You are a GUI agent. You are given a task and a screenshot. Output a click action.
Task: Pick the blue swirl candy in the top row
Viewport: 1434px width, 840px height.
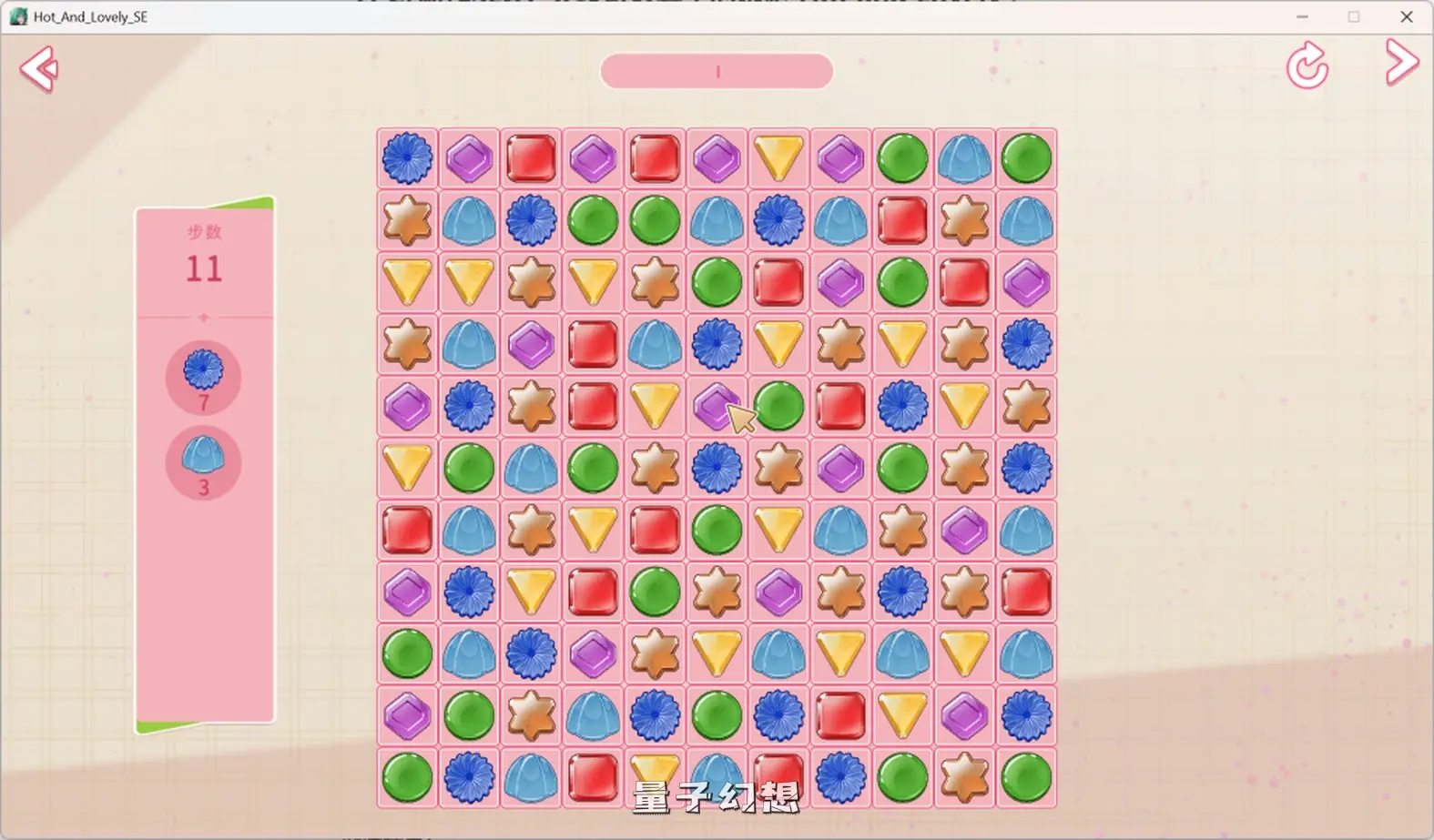(407, 158)
